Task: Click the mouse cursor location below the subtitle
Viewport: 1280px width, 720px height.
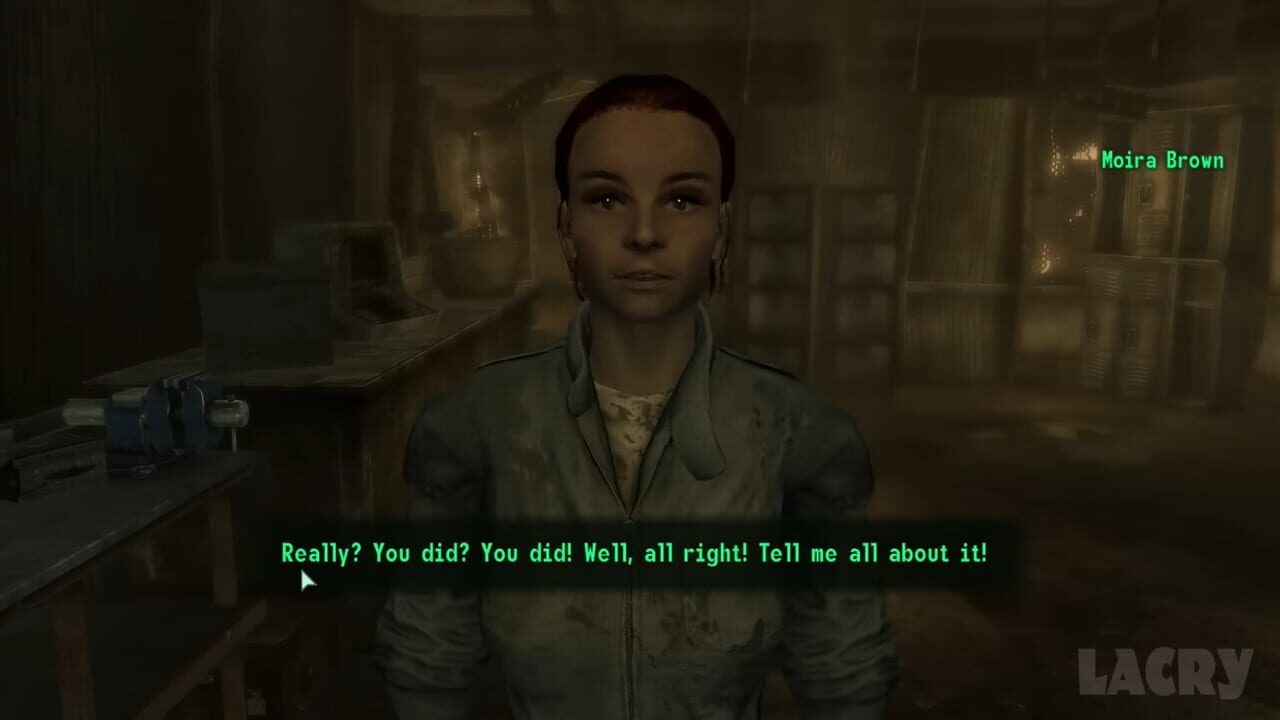Action: [305, 580]
